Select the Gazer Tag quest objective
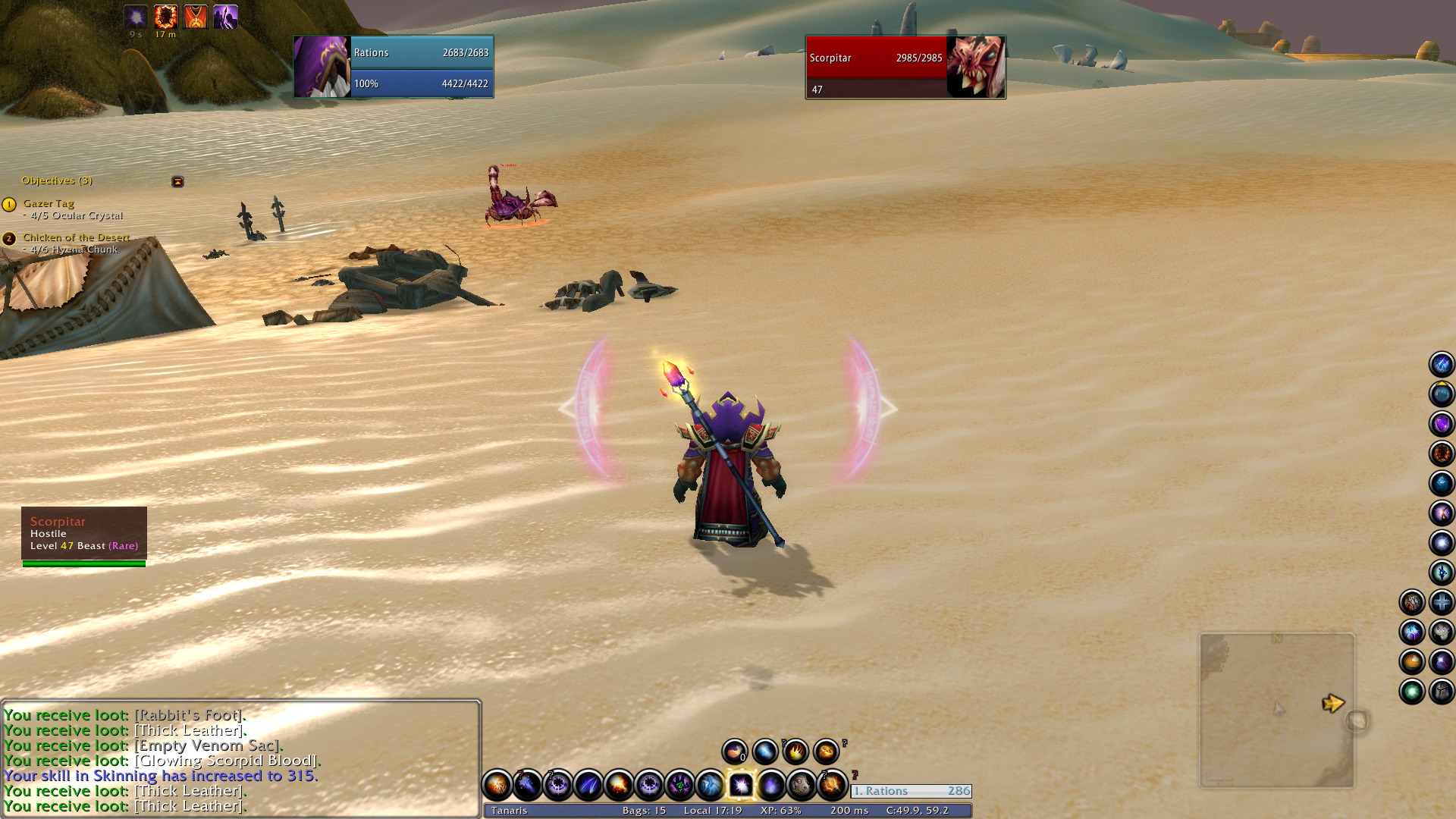This screenshot has height=819, width=1456. pyautogui.click(x=49, y=203)
